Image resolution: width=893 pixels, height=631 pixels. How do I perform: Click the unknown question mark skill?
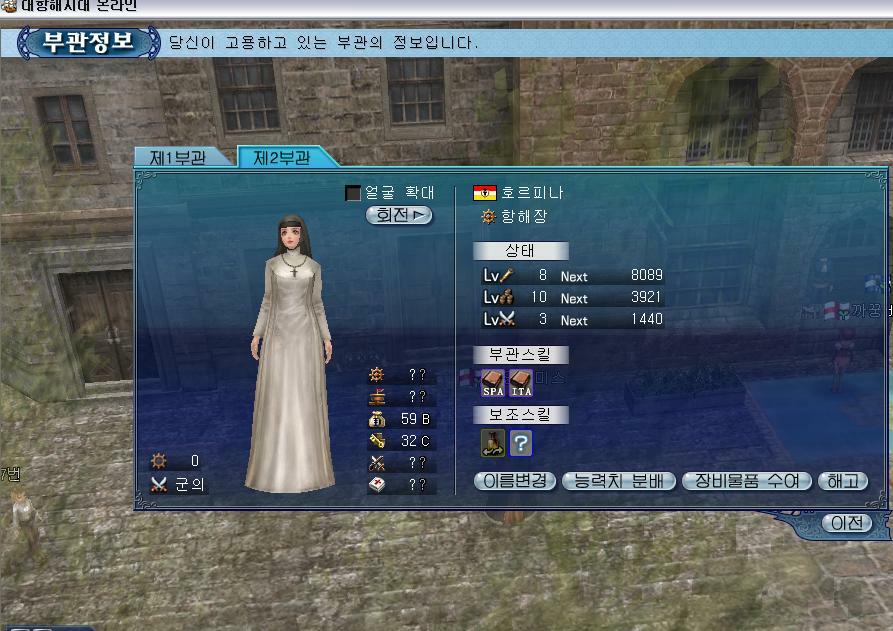point(521,442)
